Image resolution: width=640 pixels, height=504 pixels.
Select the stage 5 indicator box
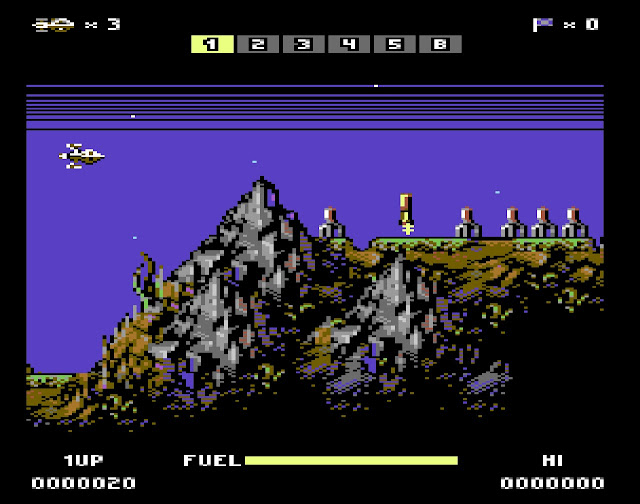pos(394,44)
